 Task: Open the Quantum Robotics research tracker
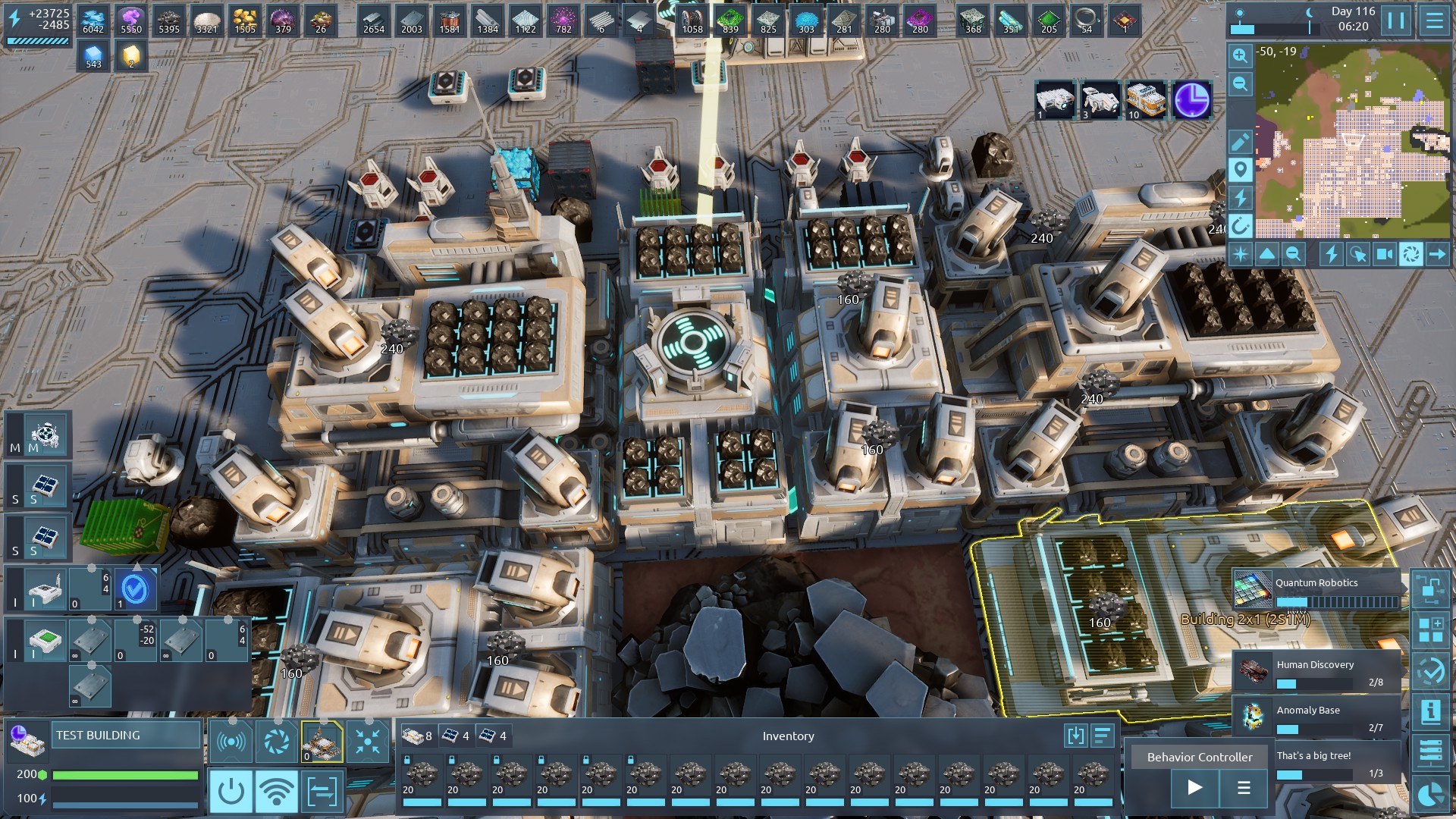click(1317, 591)
